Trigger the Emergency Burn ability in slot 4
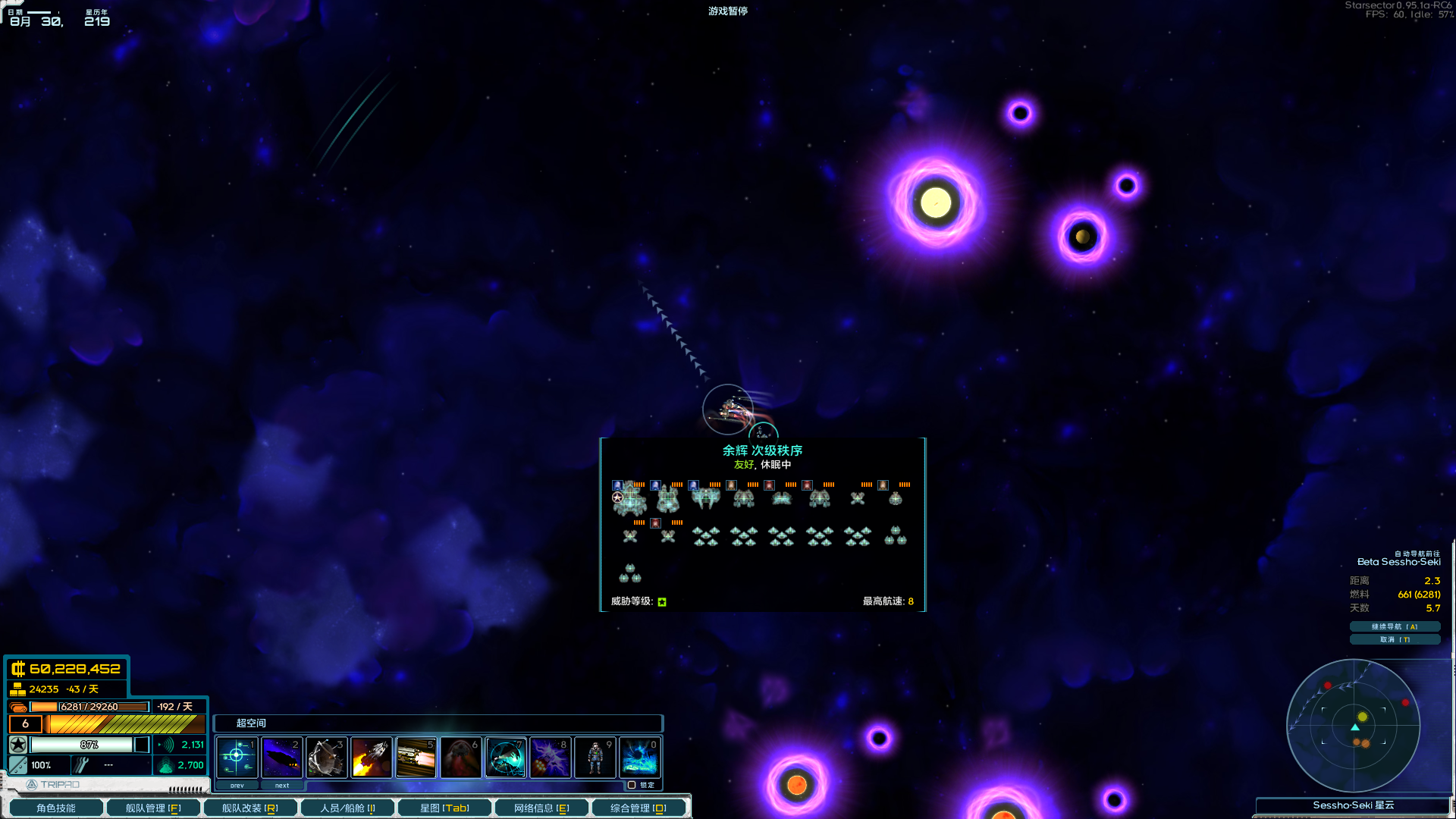The height and width of the screenshot is (819, 1456). point(372,757)
